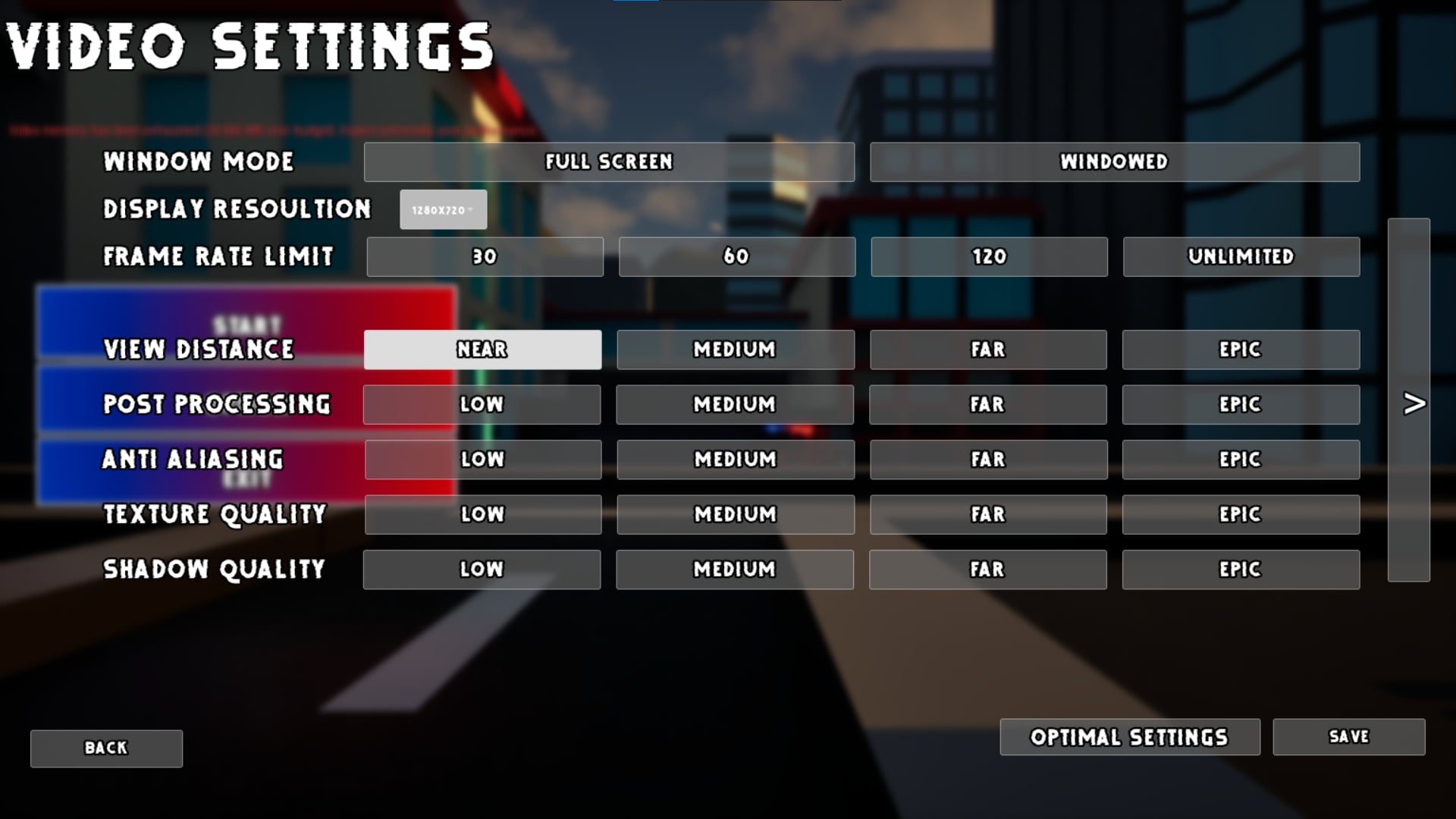1456x819 pixels.
Task: Apply Optimal Settings
Action: point(1129,736)
